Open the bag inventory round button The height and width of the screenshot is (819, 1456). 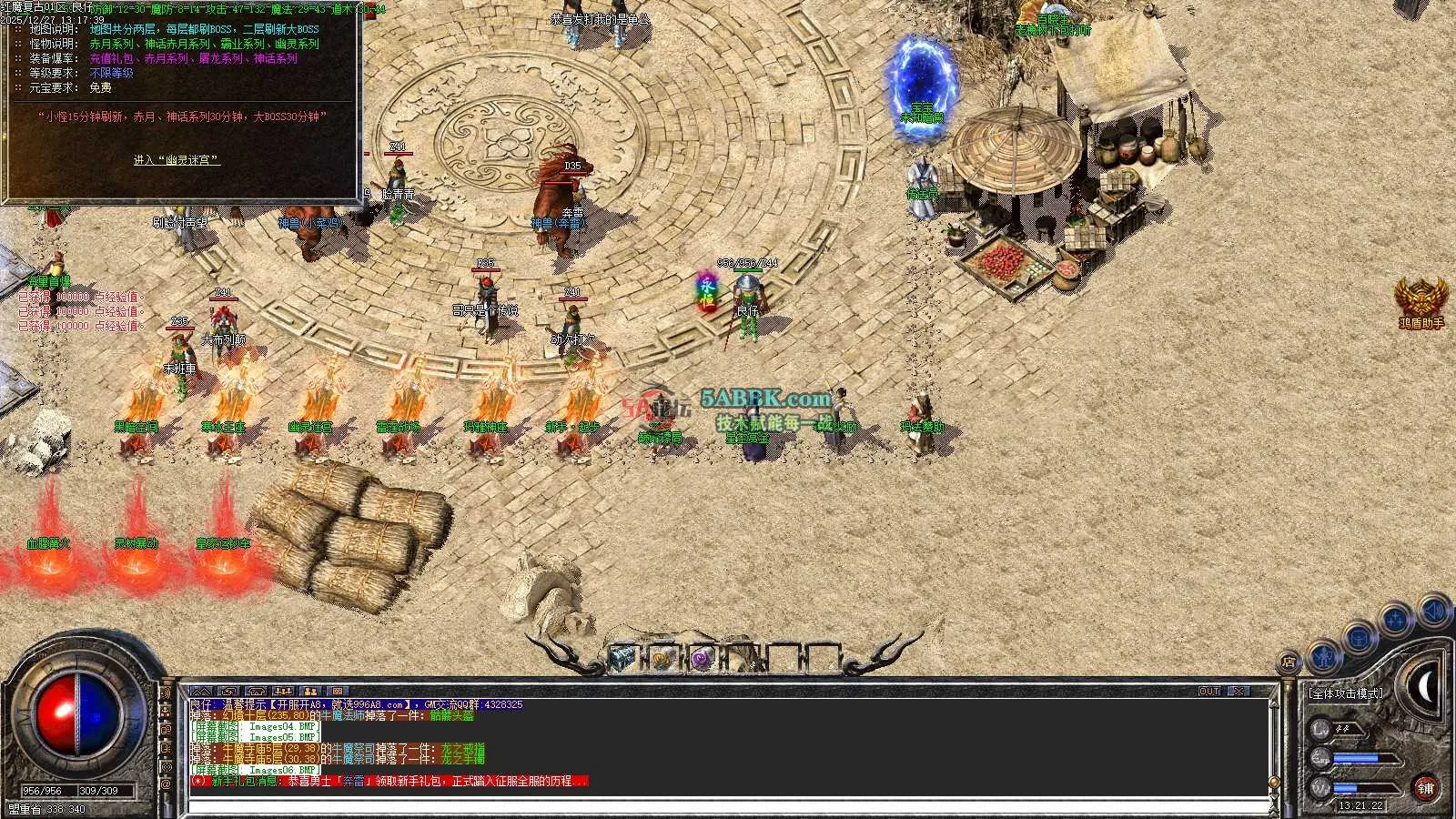coord(1359,638)
